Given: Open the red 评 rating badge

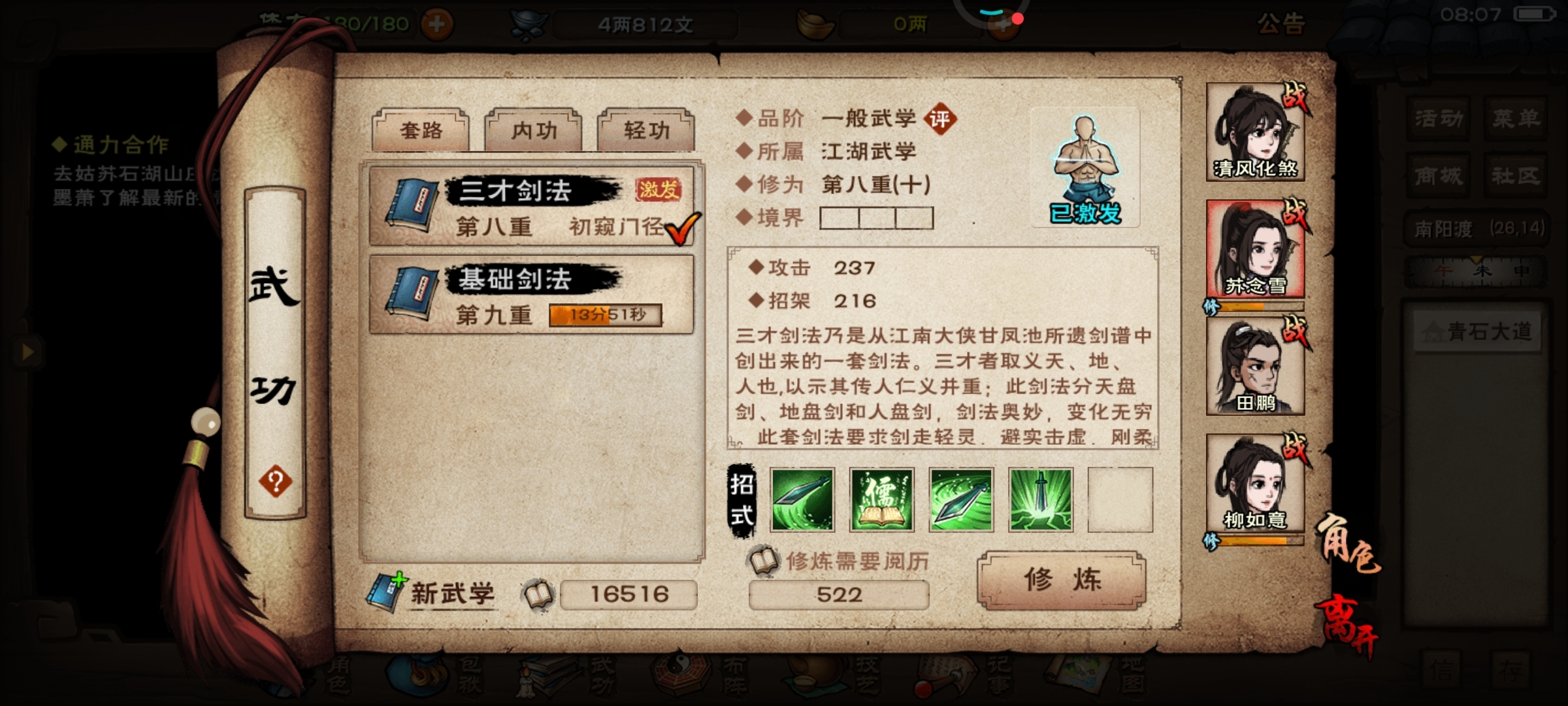Looking at the screenshot, I should [x=939, y=119].
